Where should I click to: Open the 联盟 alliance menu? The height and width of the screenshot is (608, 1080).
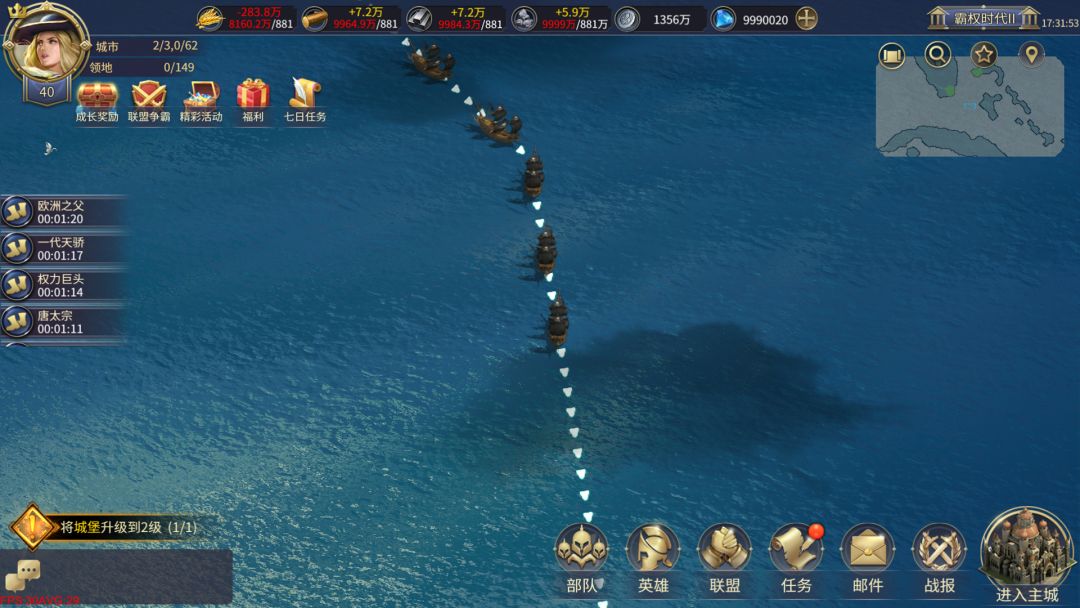click(724, 550)
